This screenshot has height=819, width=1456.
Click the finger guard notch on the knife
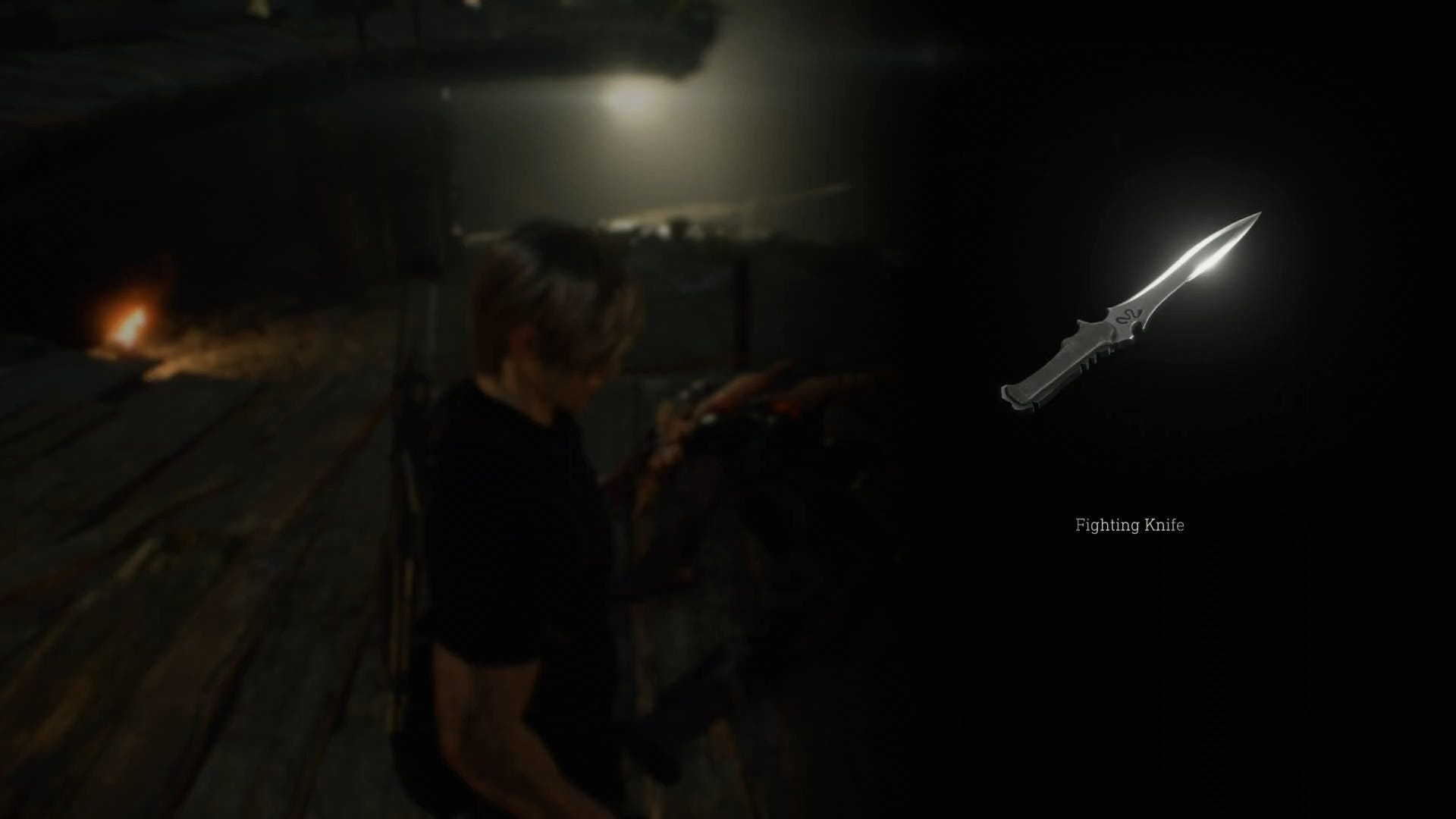coord(1137,328)
